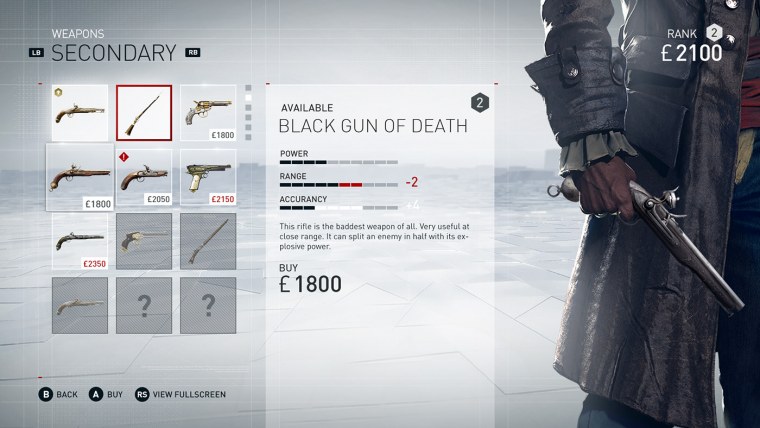The image size is (760, 428).
Task: Select the equipped pistol with gold badge
Action: (79, 112)
